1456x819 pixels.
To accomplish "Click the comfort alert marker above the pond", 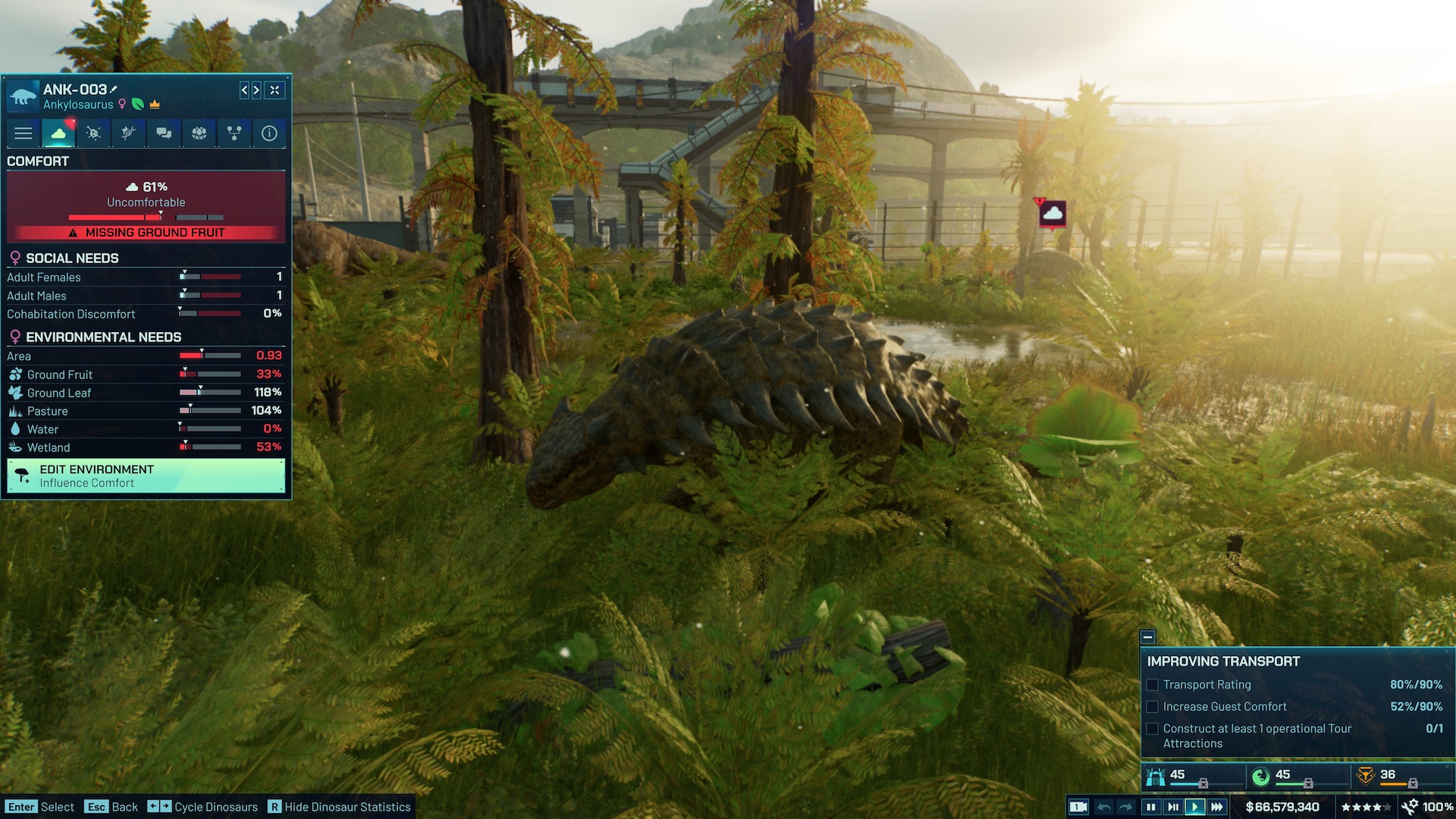I will click(x=1052, y=213).
